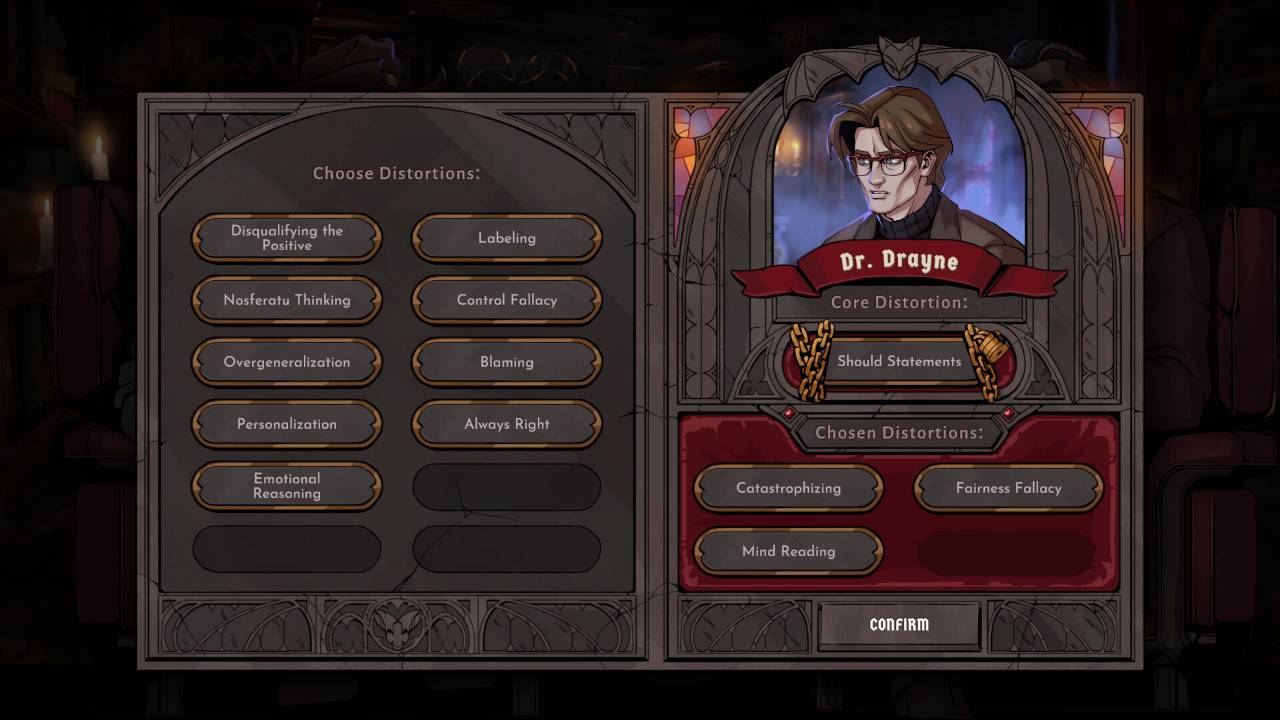Select the Disqualifying the Positive distortion
Image resolution: width=1280 pixels, height=720 pixels.
tap(286, 238)
